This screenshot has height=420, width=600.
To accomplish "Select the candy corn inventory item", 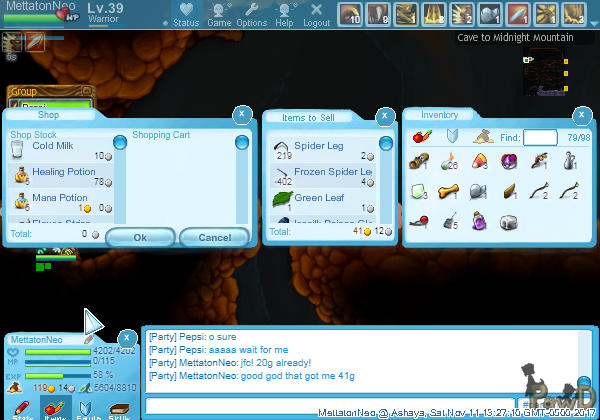I will click(x=480, y=161).
